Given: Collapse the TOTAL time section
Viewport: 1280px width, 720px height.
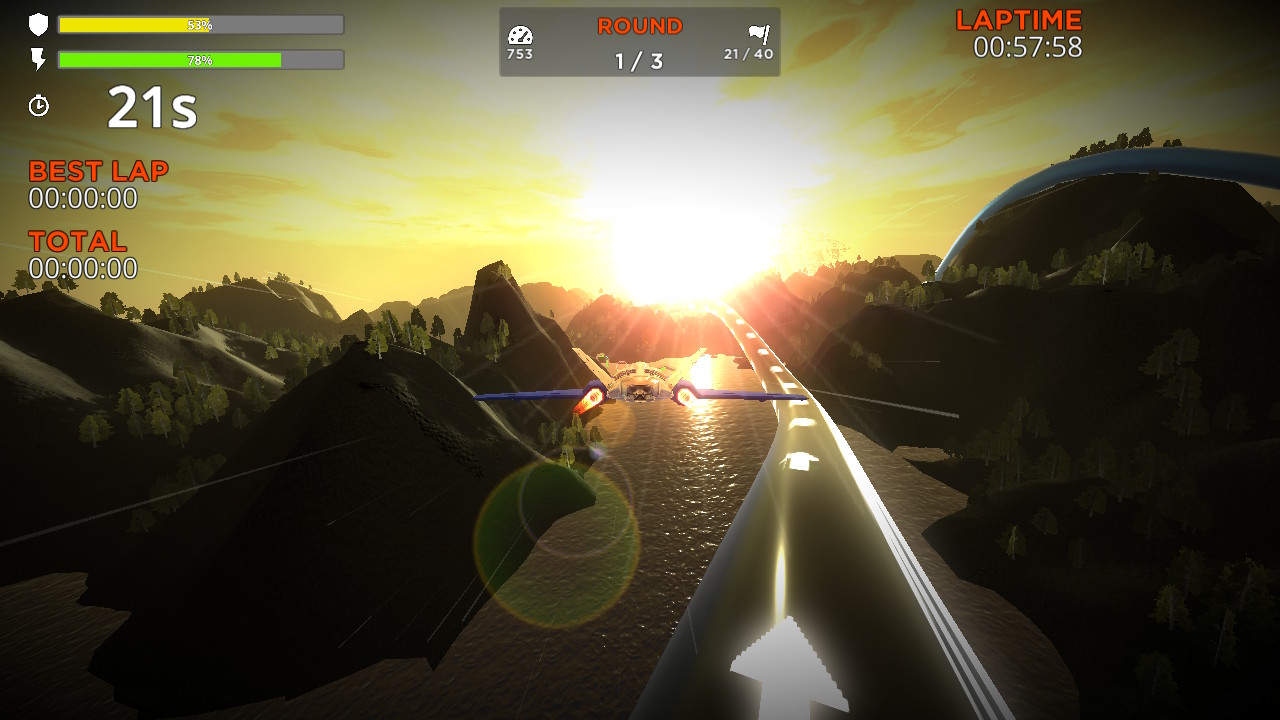Looking at the screenshot, I should [x=78, y=241].
